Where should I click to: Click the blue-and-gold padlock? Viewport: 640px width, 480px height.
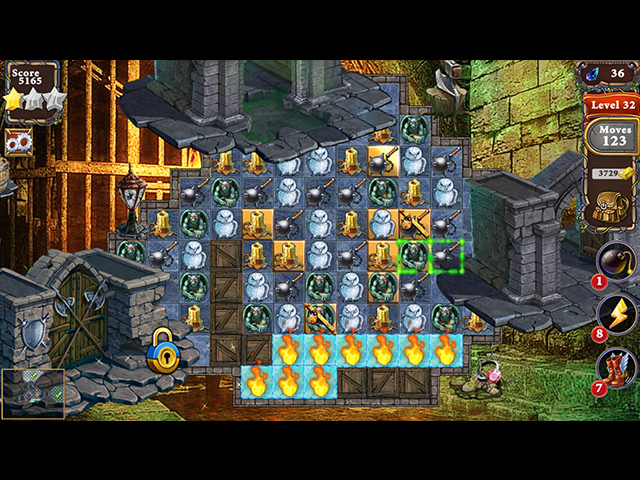(162, 352)
